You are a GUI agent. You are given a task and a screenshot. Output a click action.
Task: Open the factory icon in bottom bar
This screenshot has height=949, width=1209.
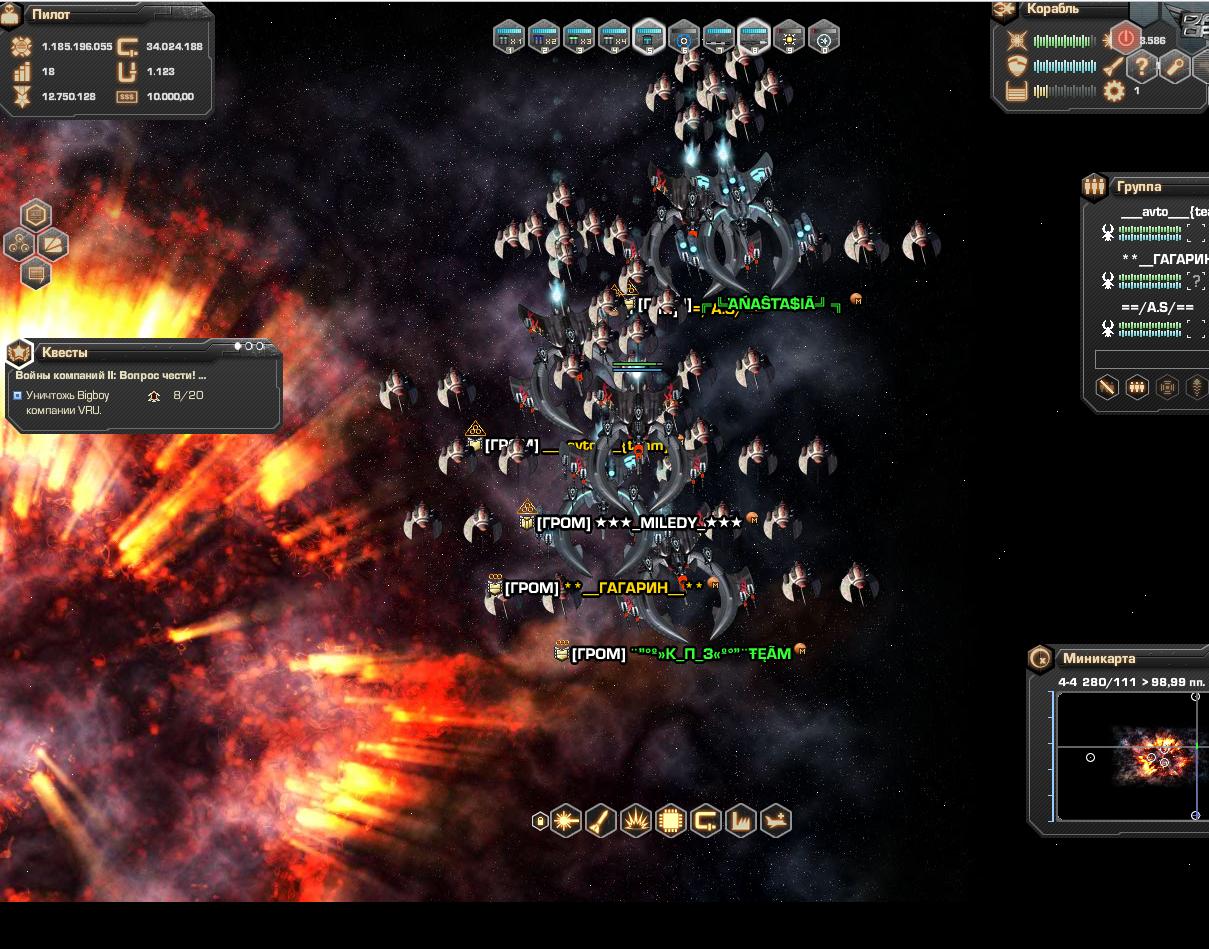(741, 822)
